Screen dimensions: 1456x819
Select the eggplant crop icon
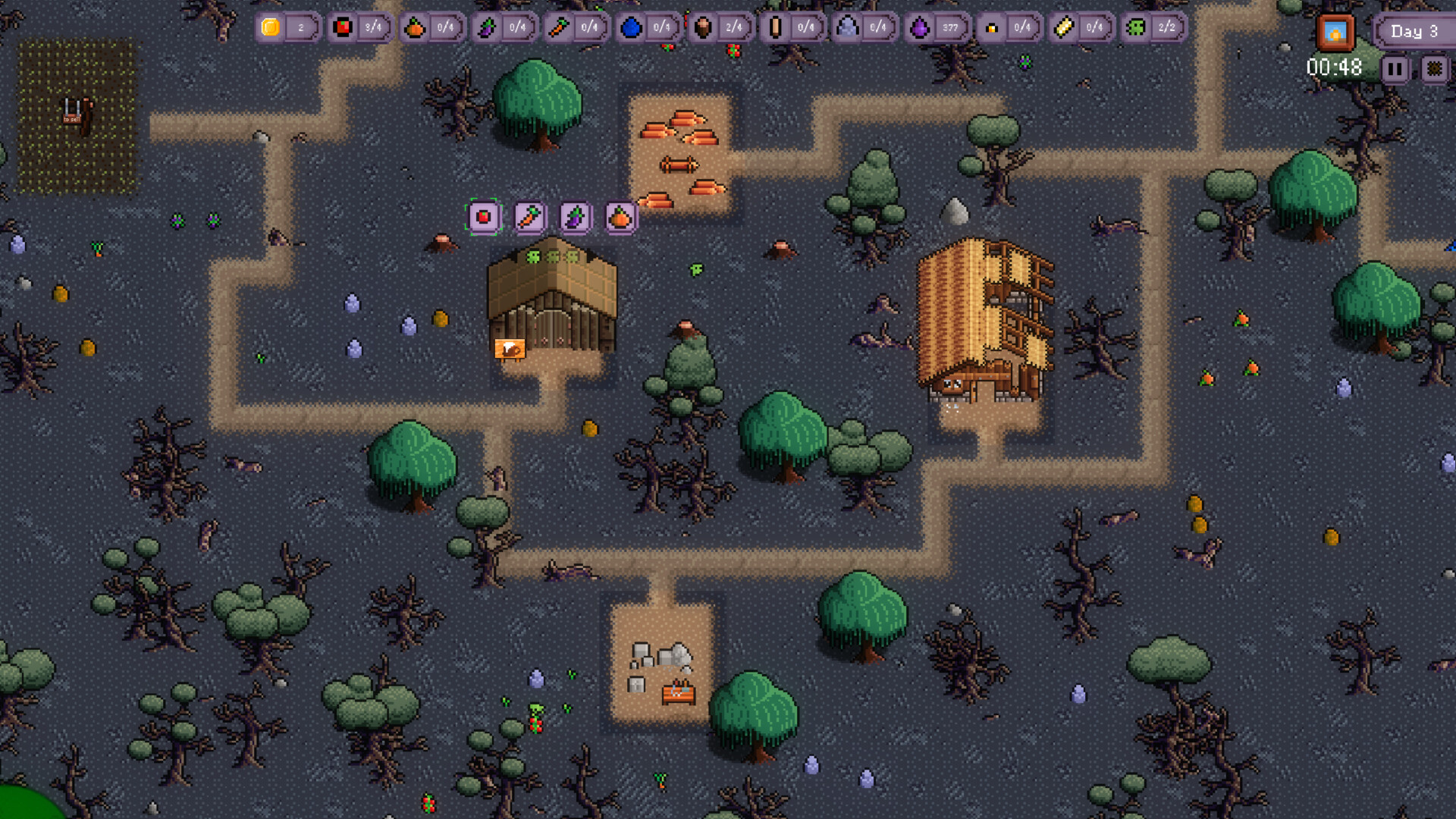point(574,218)
